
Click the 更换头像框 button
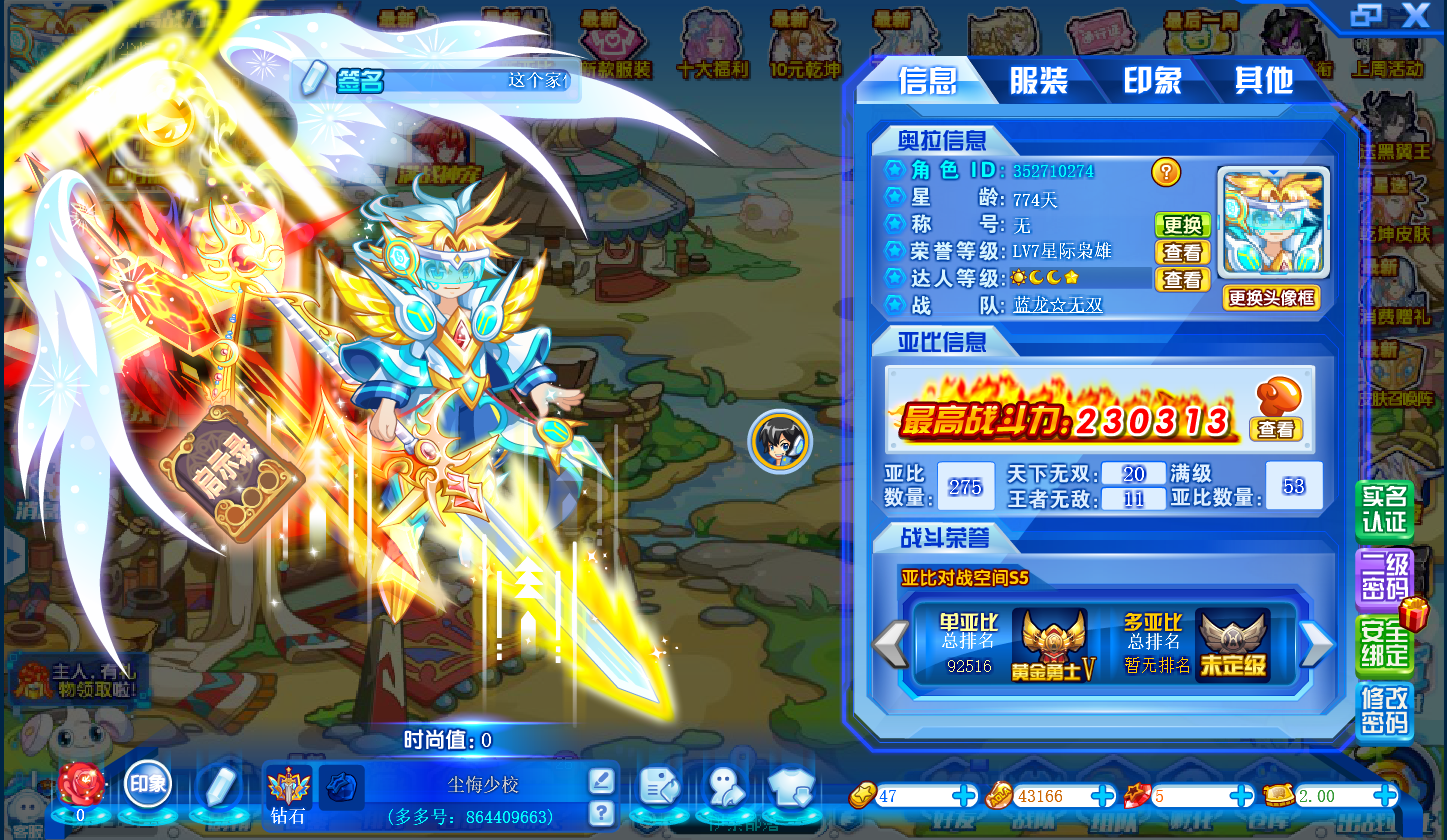(1270, 298)
